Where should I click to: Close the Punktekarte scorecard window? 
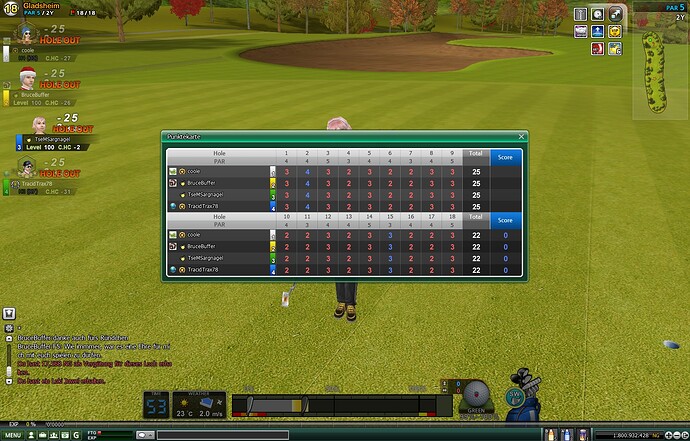pyautogui.click(x=521, y=136)
